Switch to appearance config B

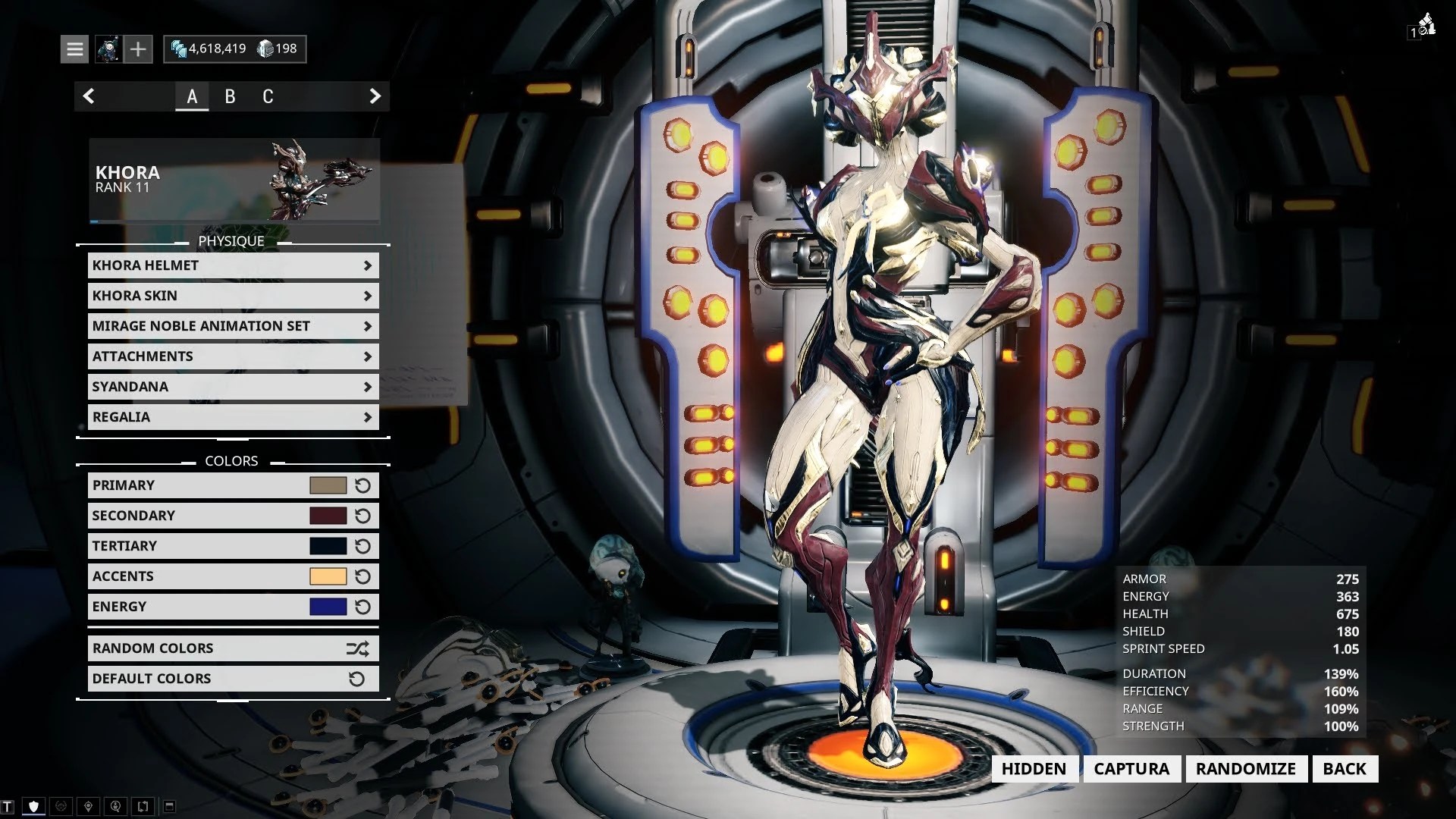(230, 96)
